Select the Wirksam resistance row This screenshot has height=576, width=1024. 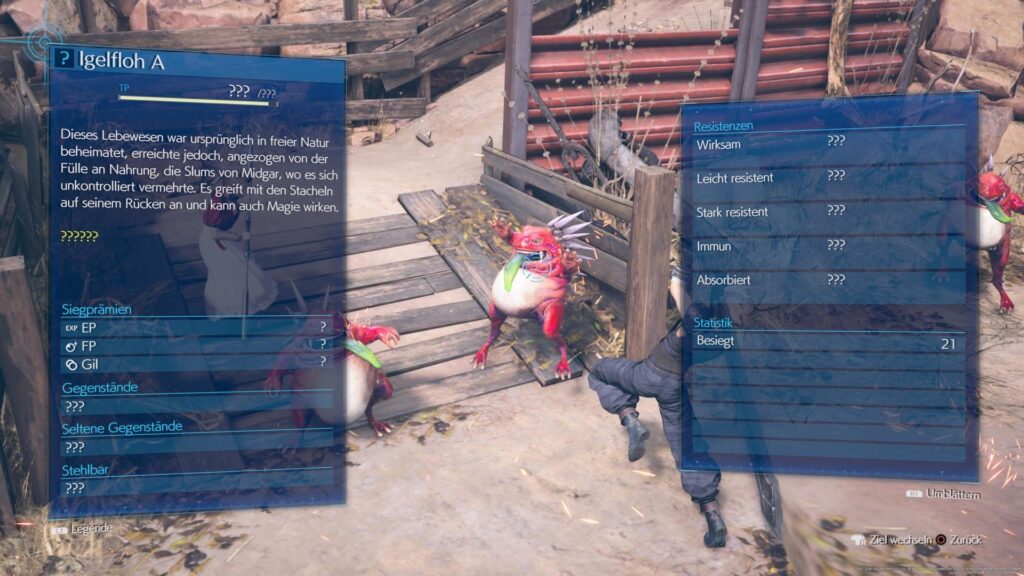tap(828, 142)
